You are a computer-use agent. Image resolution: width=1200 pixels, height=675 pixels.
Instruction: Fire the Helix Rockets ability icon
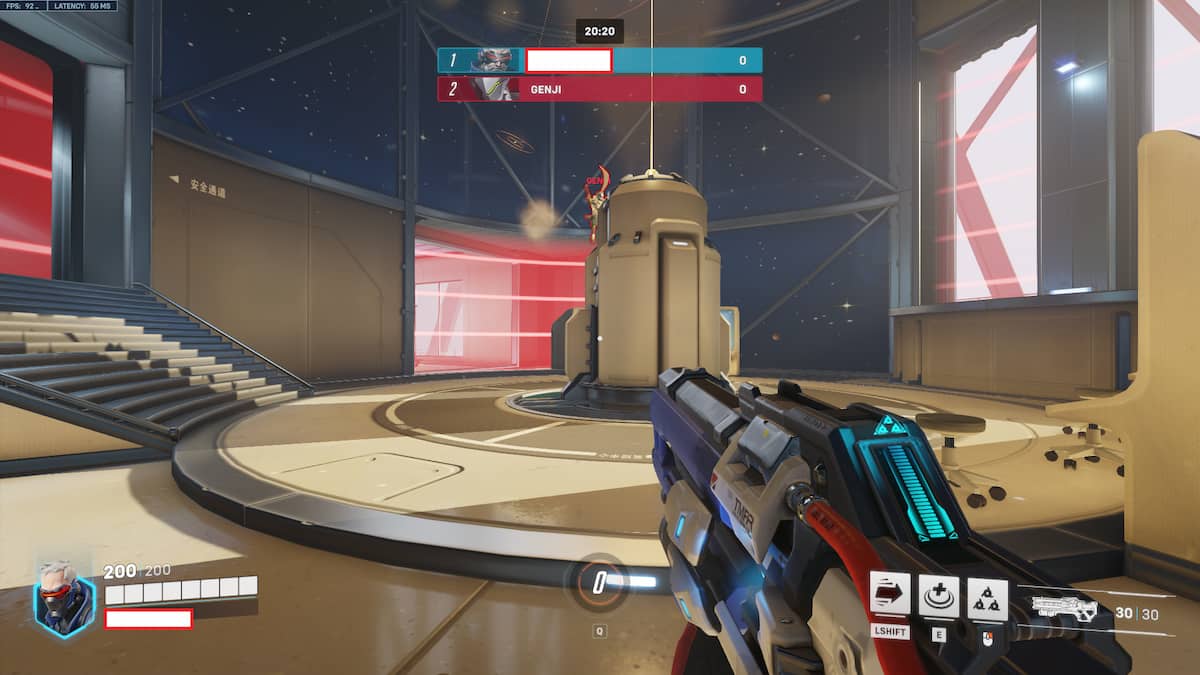tap(987, 598)
